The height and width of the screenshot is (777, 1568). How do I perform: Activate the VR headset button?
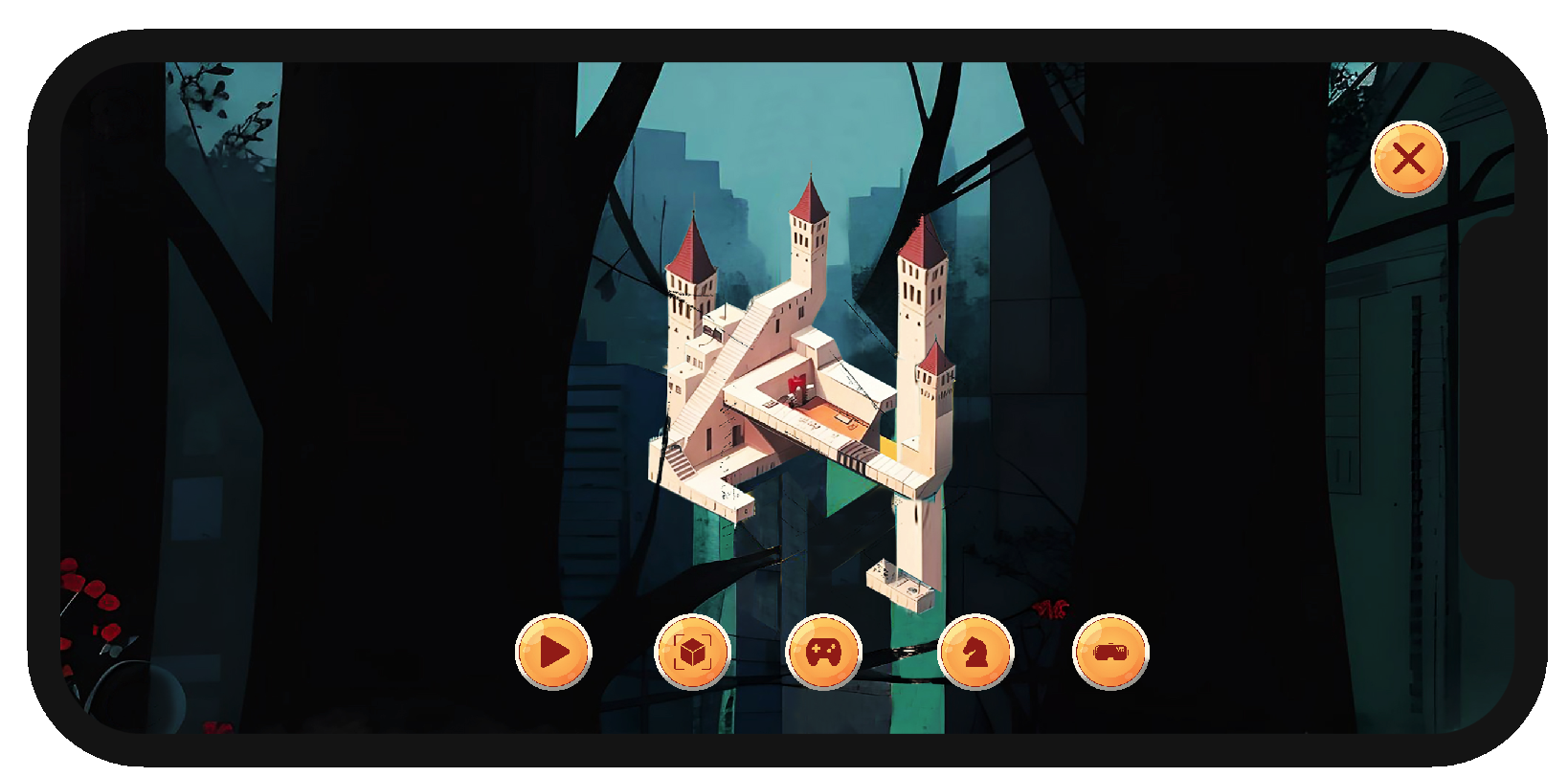[x=1110, y=652]
